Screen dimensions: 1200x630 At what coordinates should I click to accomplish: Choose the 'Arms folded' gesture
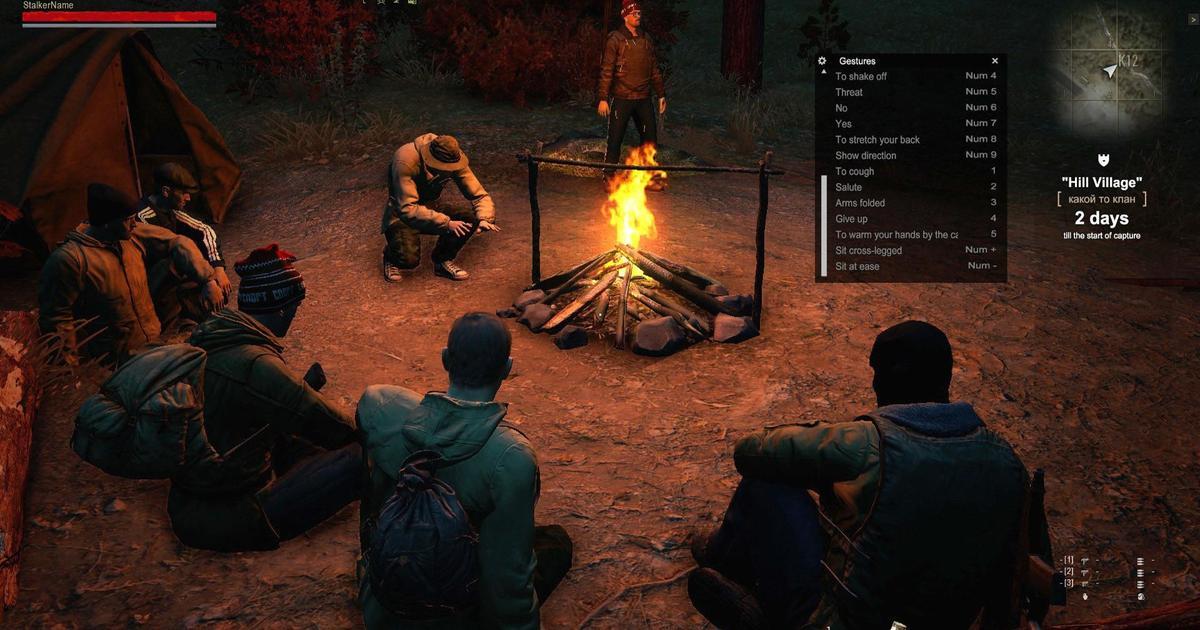(x=860, y=203)
